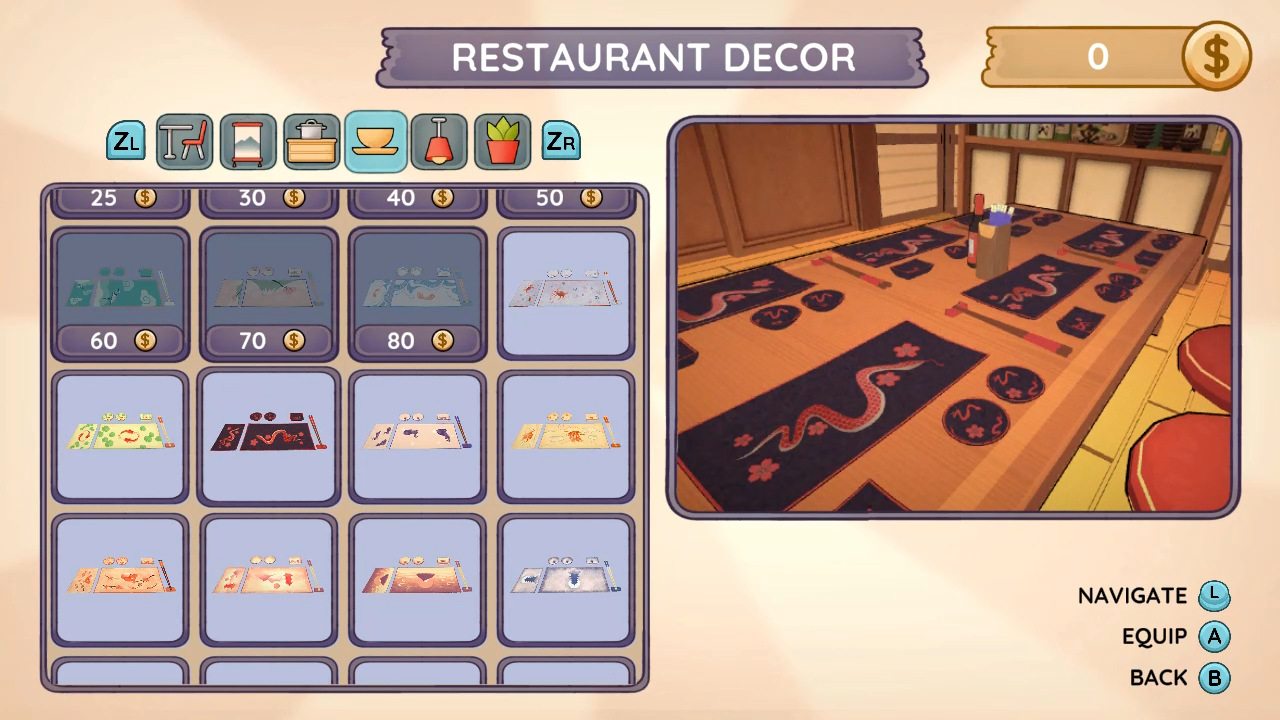Toggle the highlighted white table mat selection
1280x720 pixels.
pos(565,290)
